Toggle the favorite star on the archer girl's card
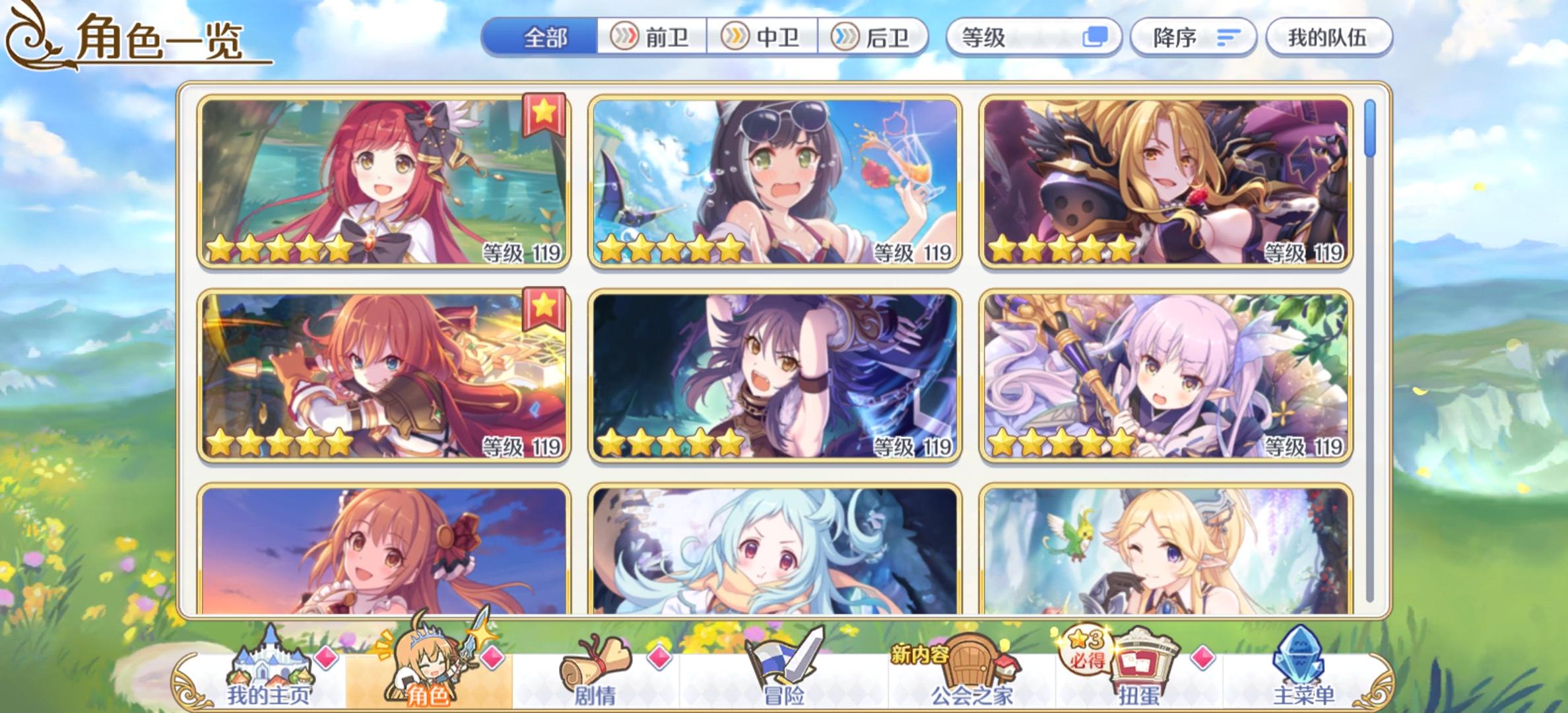The height and width of the screenshot is (713, 1568). [542, 306]
